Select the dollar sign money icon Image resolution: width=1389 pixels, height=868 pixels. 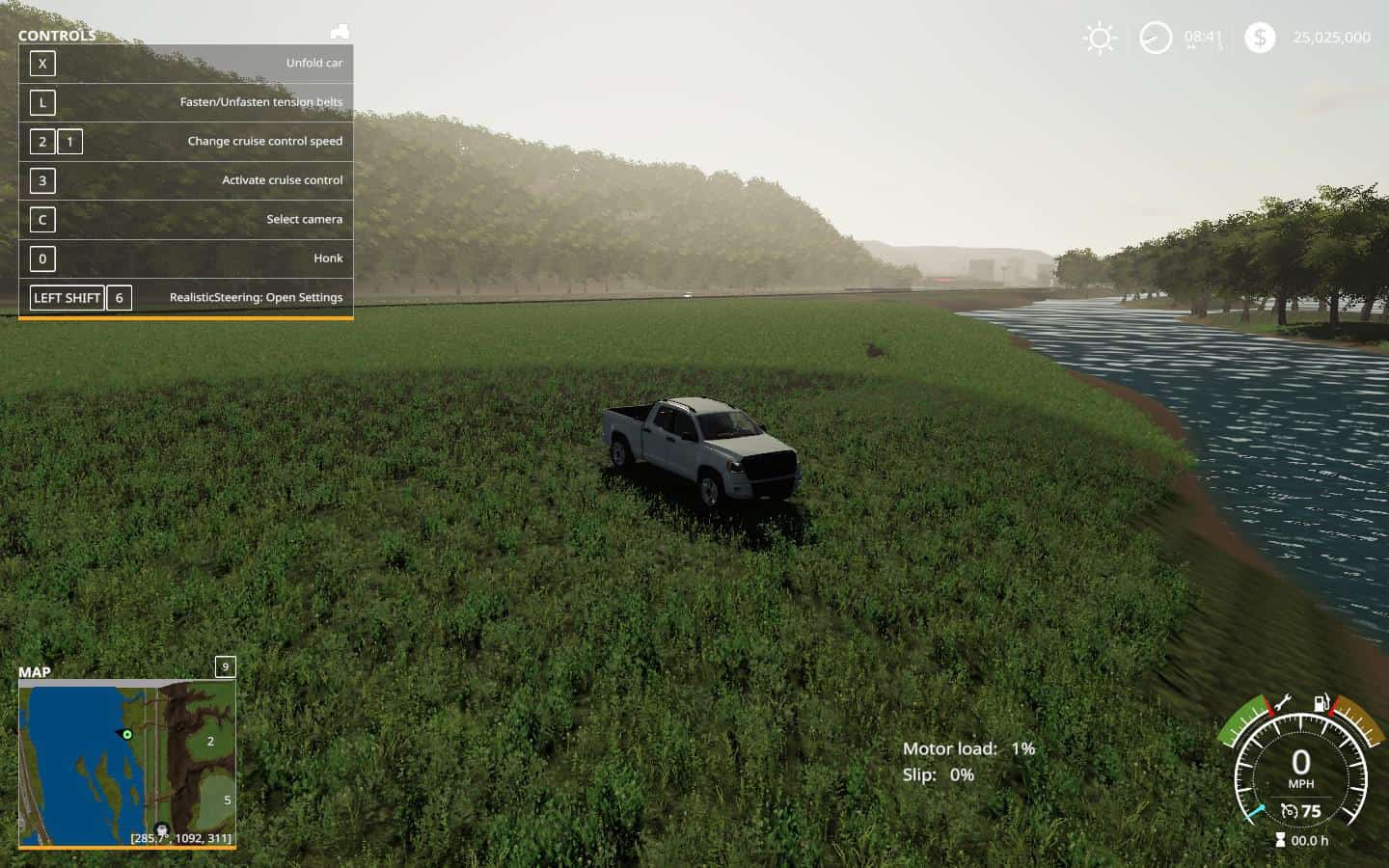coord(1259,38)
